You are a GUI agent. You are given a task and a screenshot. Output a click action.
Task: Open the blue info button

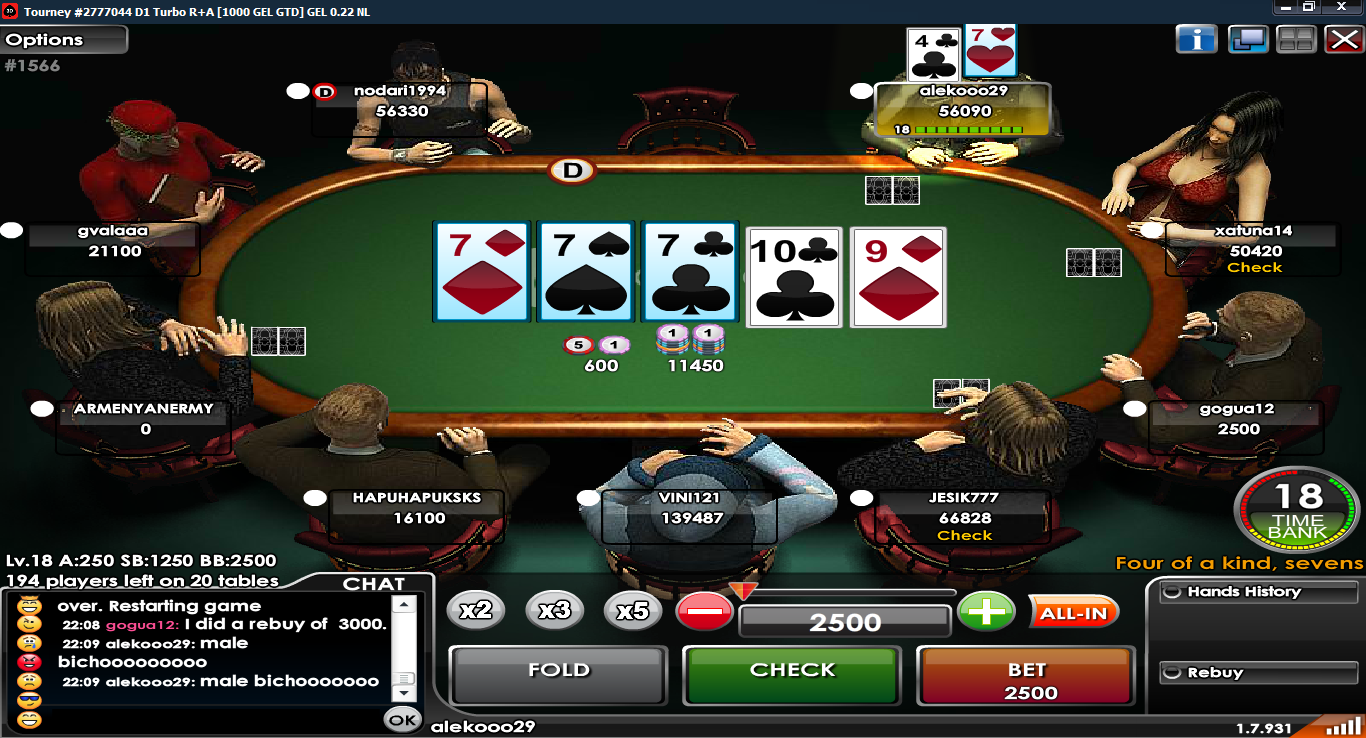pyautogui.click(x=1196, y=39)
